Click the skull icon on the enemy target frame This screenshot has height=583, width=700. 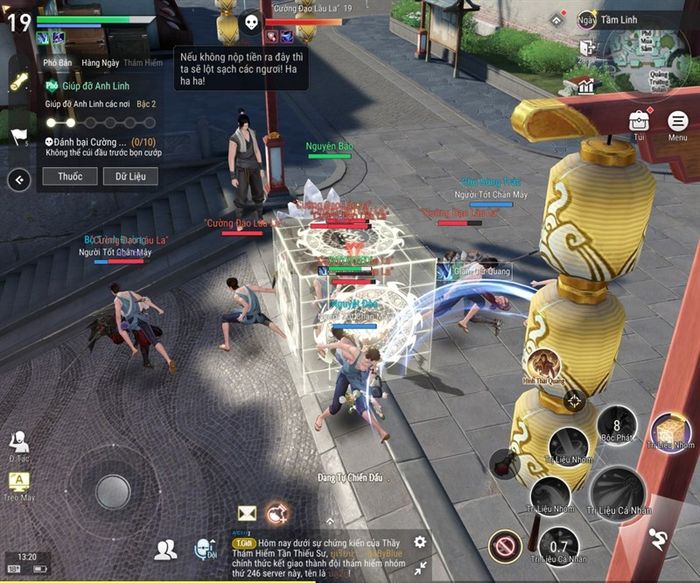[x=250, y=20]
